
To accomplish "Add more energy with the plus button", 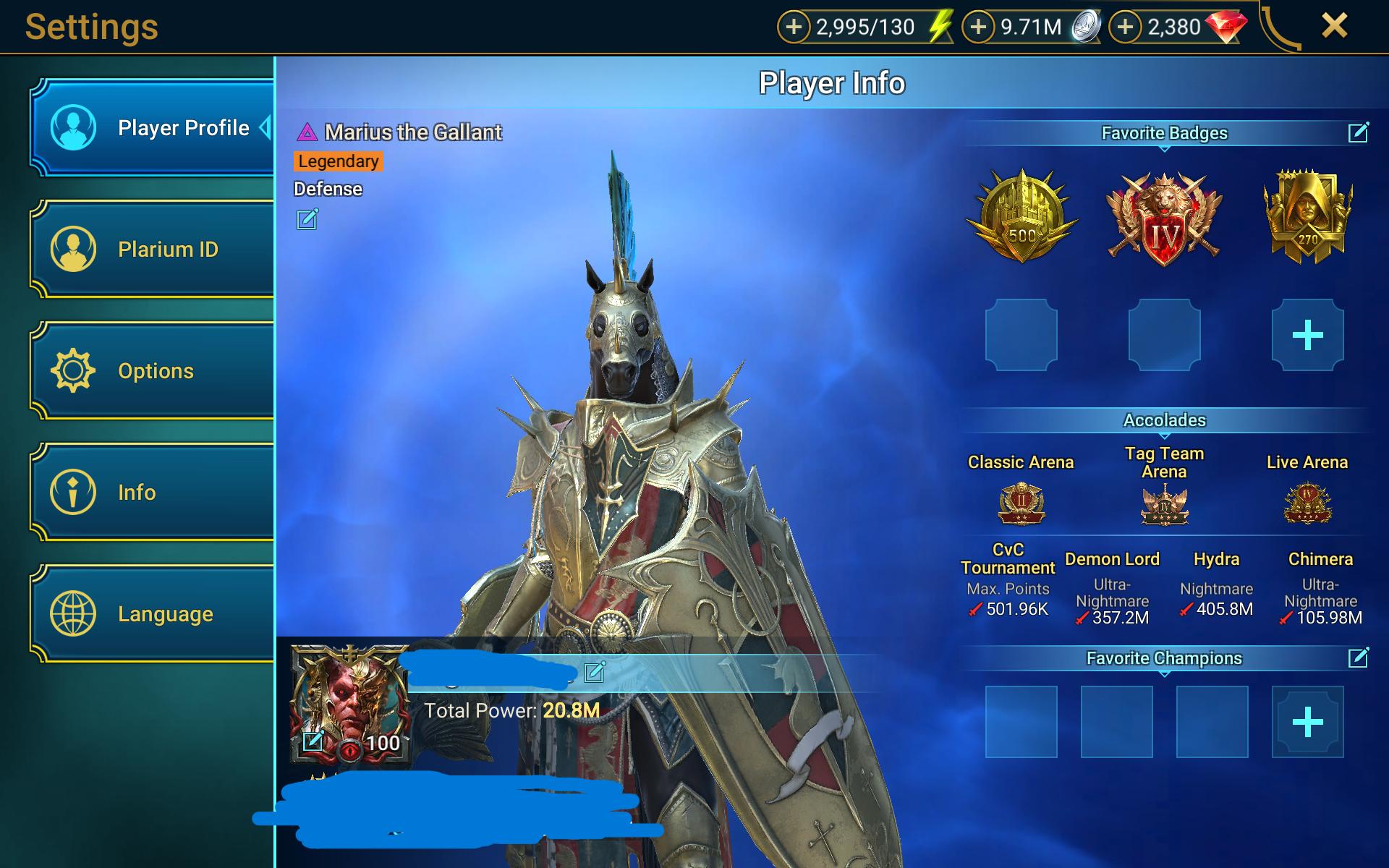I will pos(795,27).
